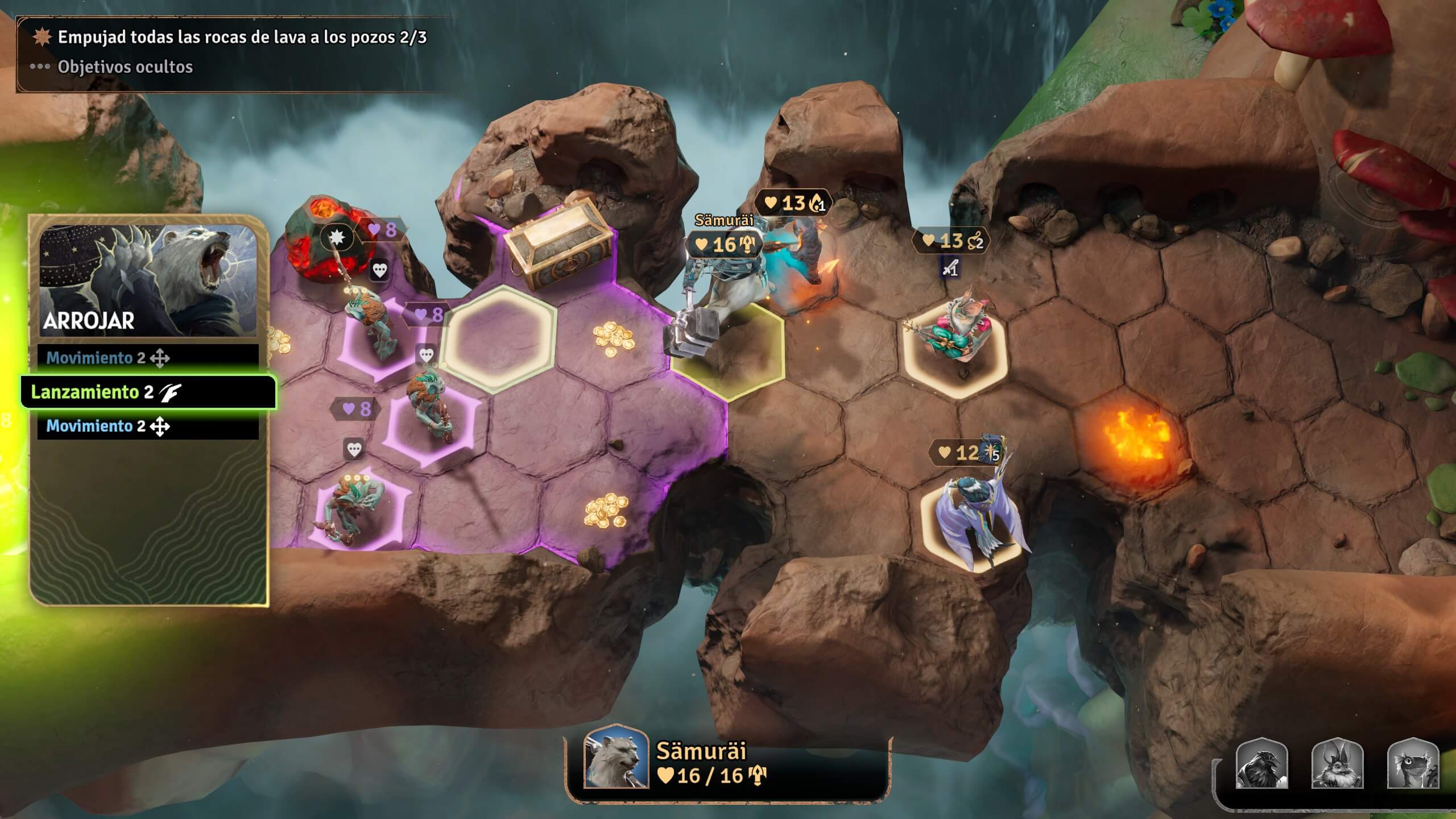
Task: Select the crow hero portrait
Action: (1261, 763)
